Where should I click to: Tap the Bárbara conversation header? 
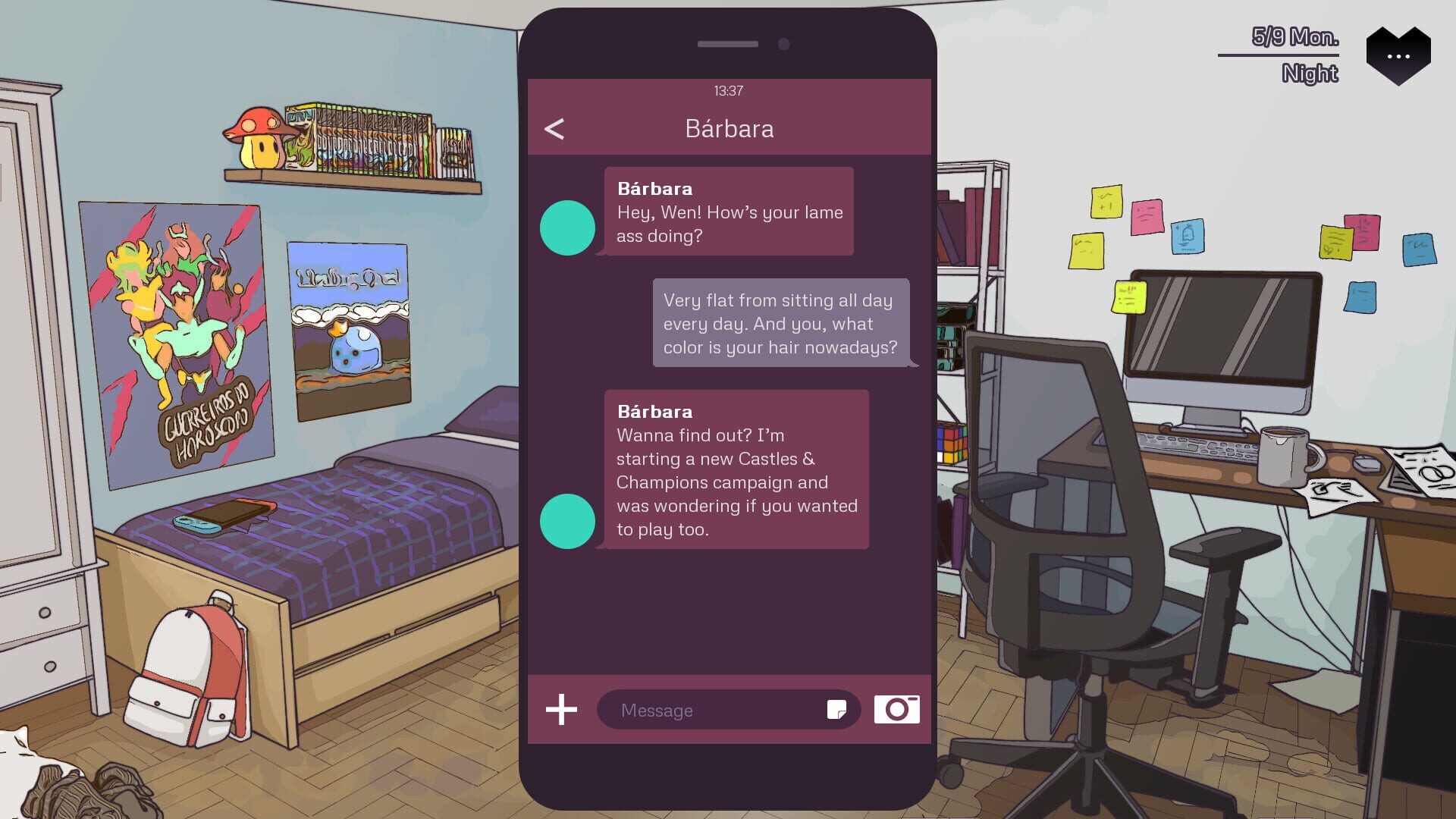728,128
